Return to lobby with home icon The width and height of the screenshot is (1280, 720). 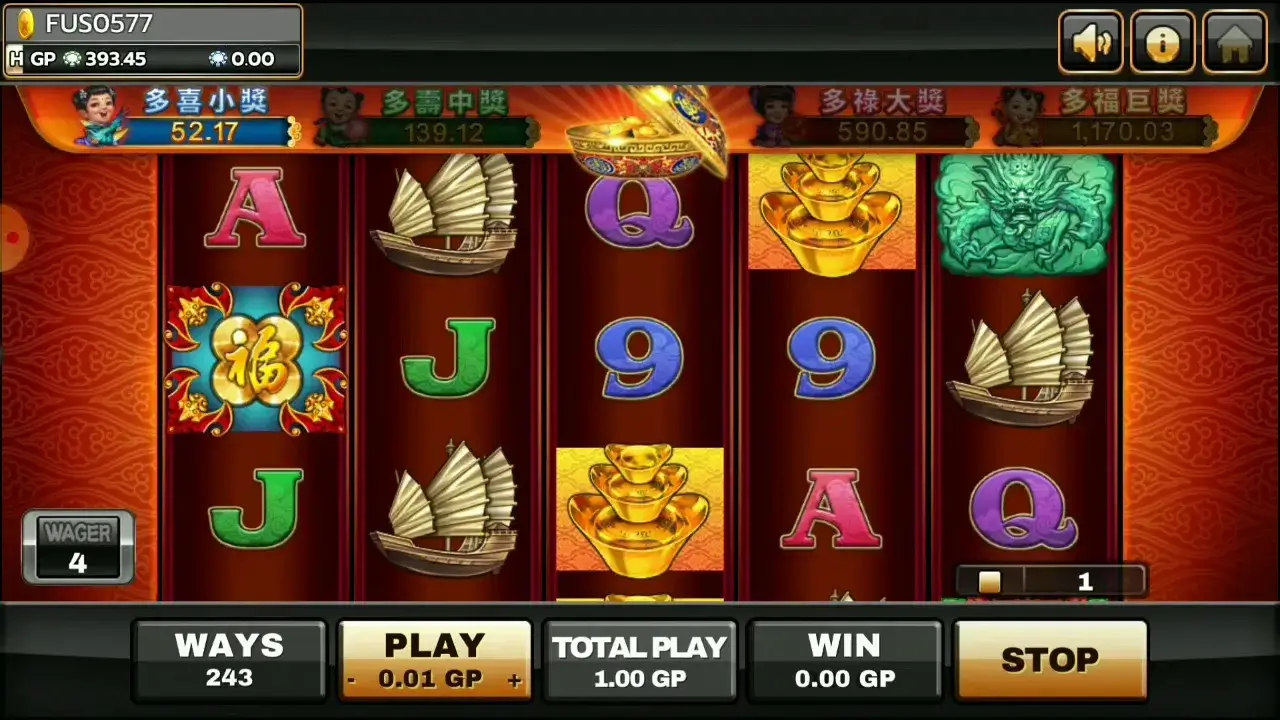1234,43
